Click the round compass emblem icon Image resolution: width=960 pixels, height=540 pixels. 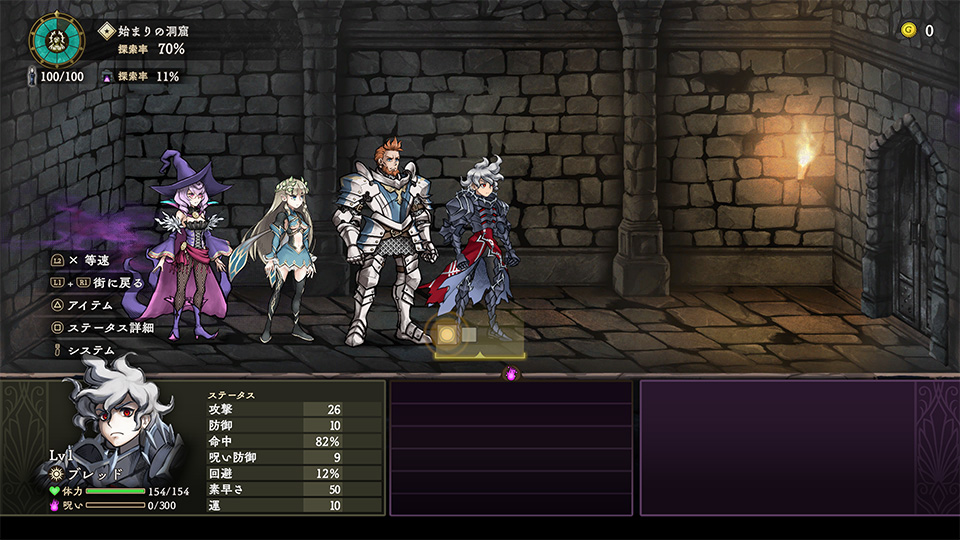[56, 39]
